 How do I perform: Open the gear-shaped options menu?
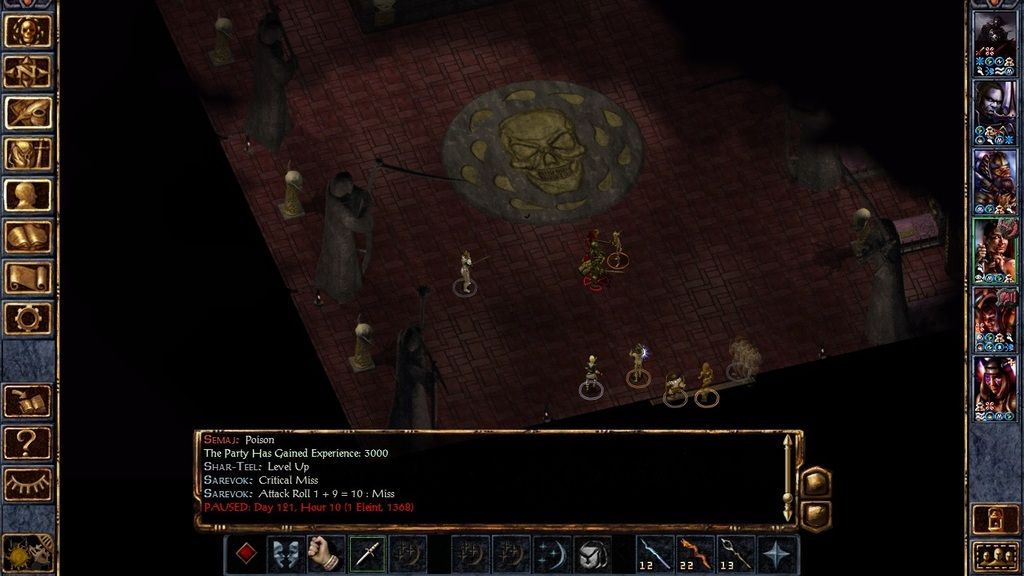point(29,318)
